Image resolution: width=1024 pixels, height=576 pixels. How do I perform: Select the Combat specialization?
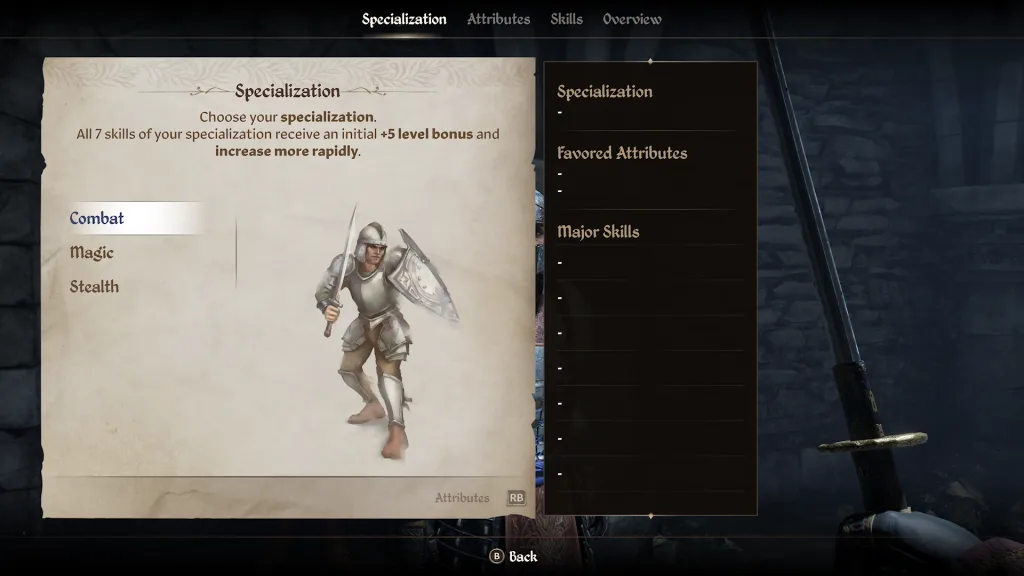pyautogui.click(x=98, y=218)
